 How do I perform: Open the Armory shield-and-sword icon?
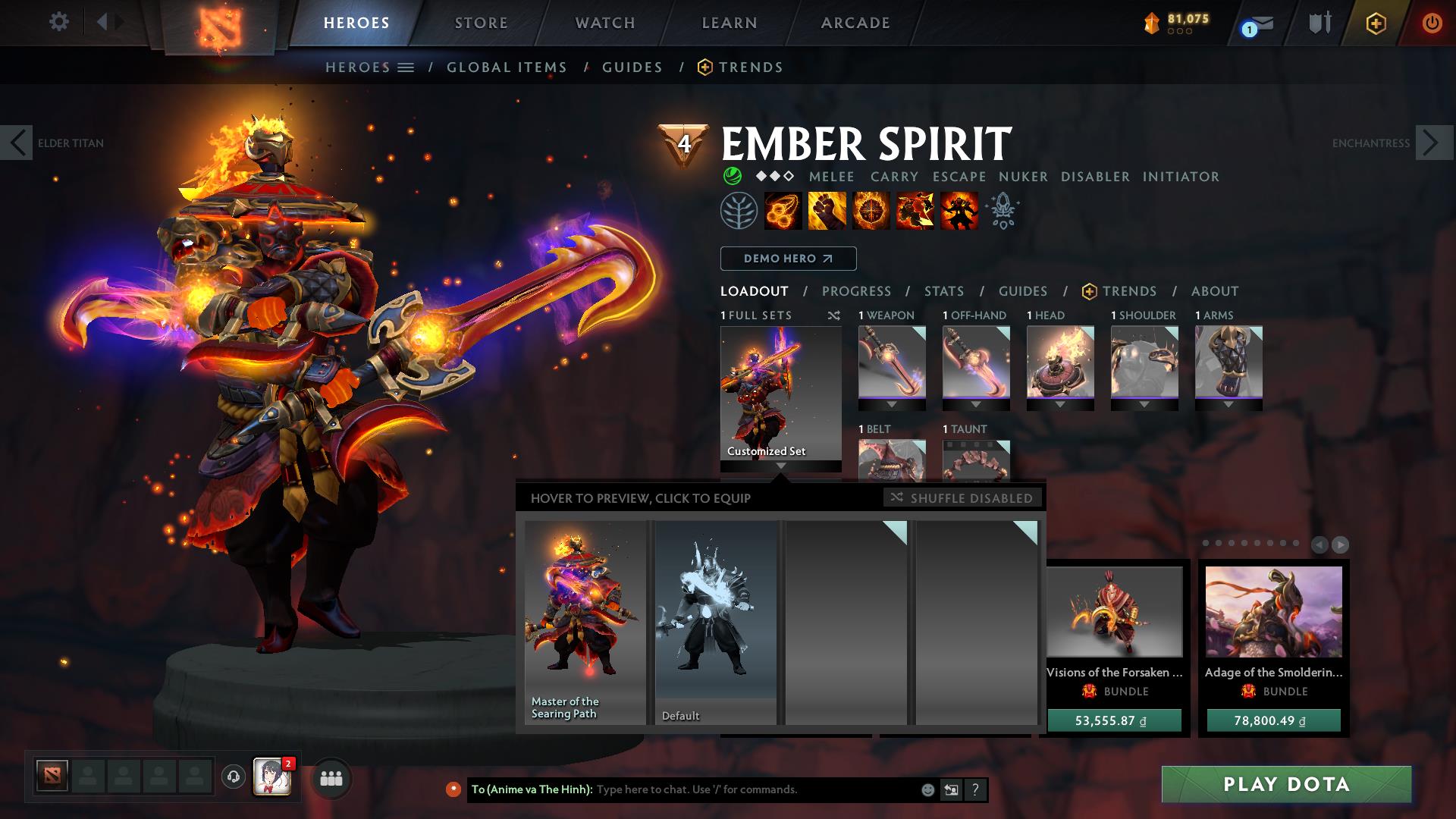pyautogui.click(x=1318, y=23)
